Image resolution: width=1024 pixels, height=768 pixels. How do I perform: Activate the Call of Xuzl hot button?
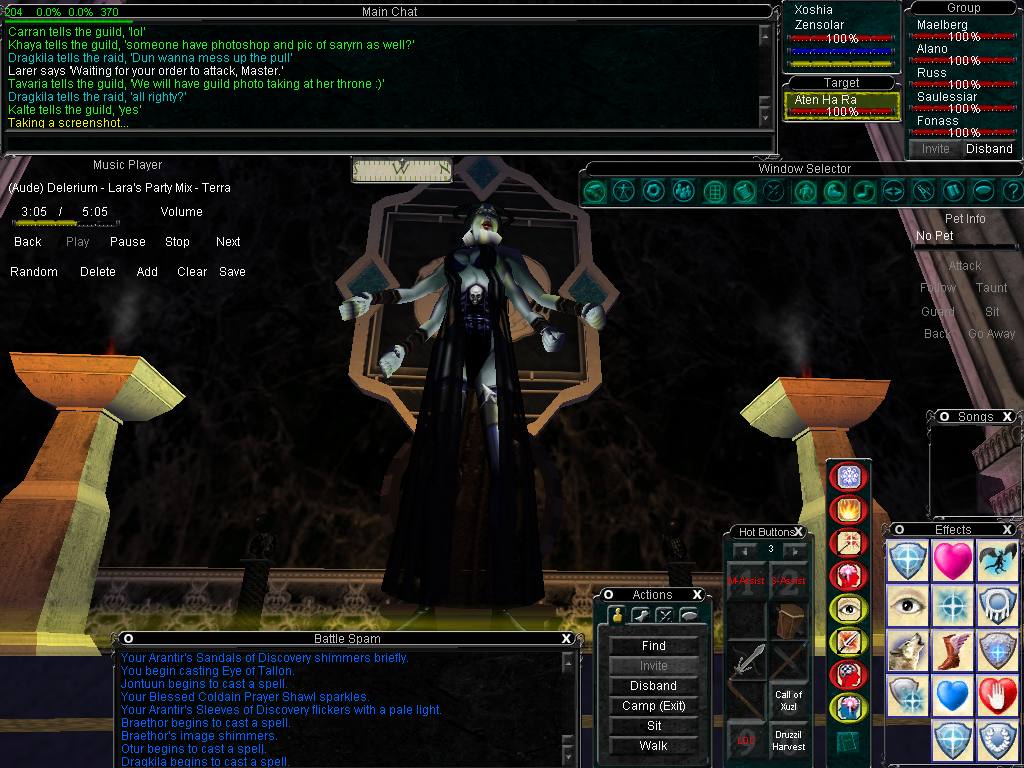pyautogui.click(x=789, y=700)
